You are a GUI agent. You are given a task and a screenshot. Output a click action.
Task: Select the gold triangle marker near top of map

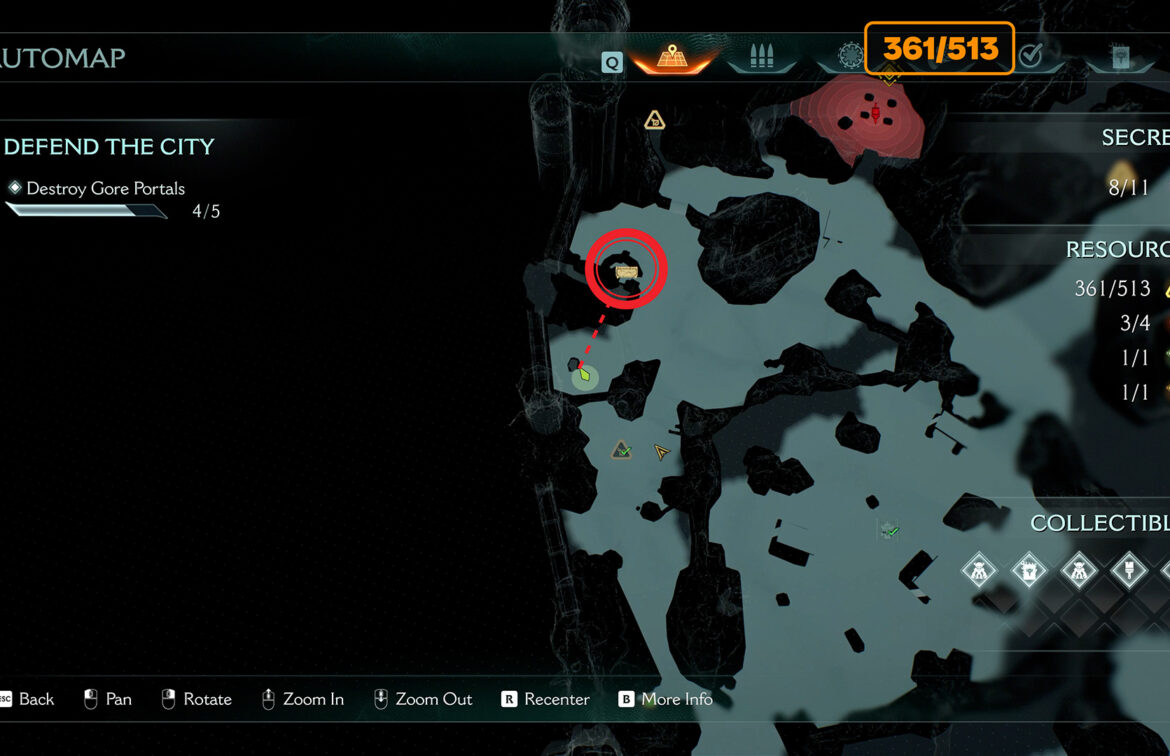pyautogui.click(x=654, y=121)
